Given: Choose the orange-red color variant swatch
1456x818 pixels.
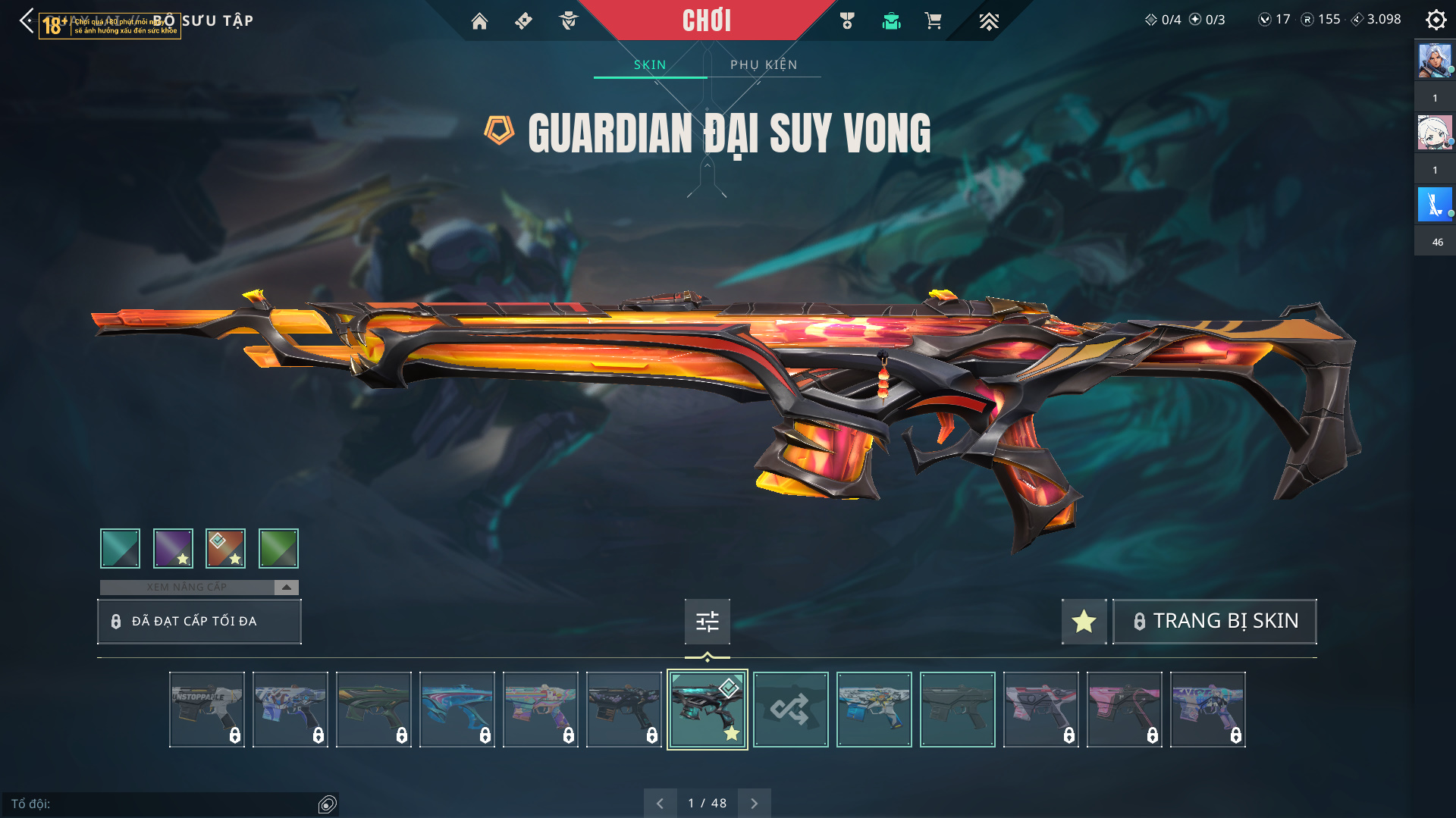Looking at the screenshot, I should 225,548.
